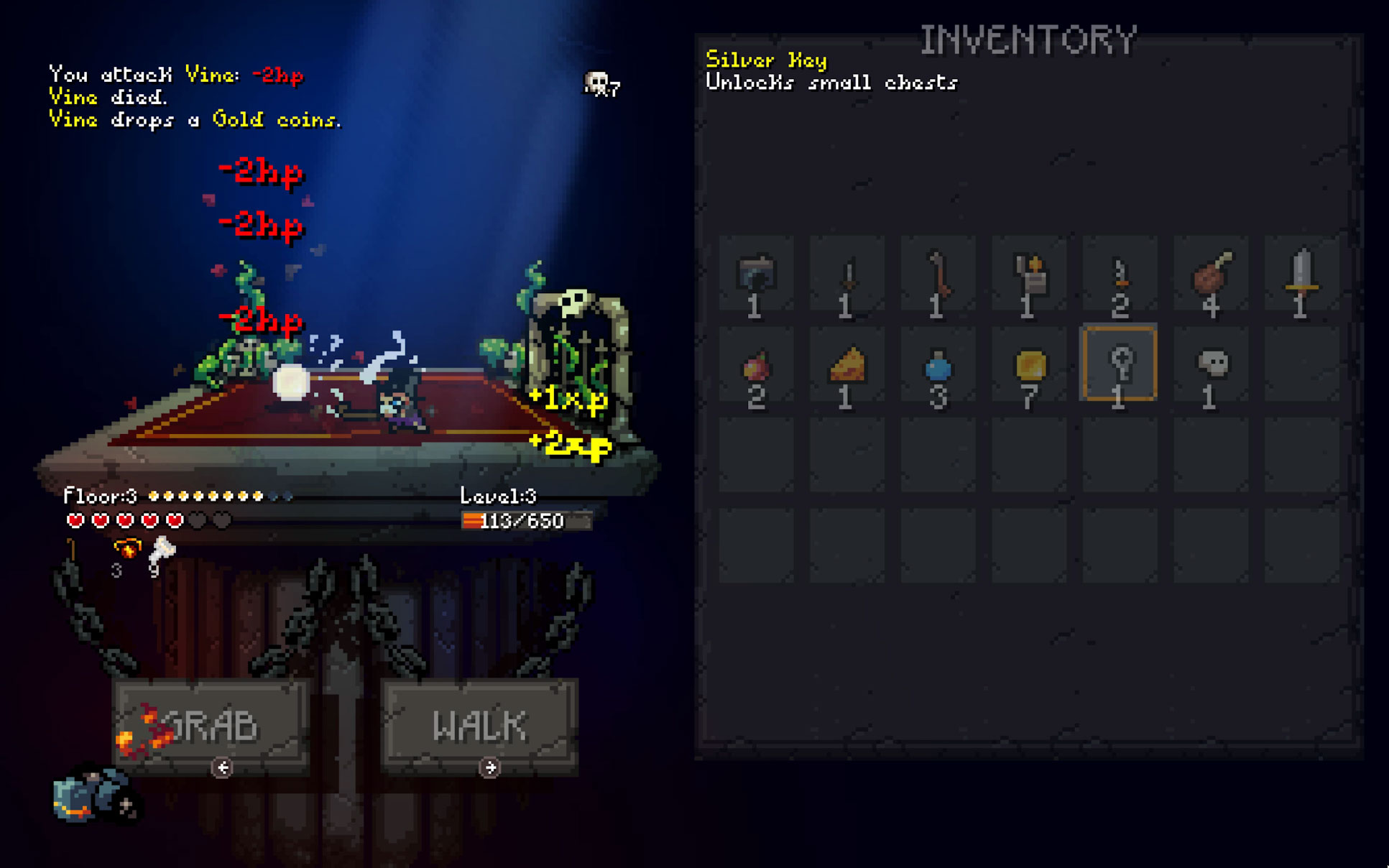This screenshot has width=1389, height=868.
Task: Select the wooden staff slot
Action: 938,274
